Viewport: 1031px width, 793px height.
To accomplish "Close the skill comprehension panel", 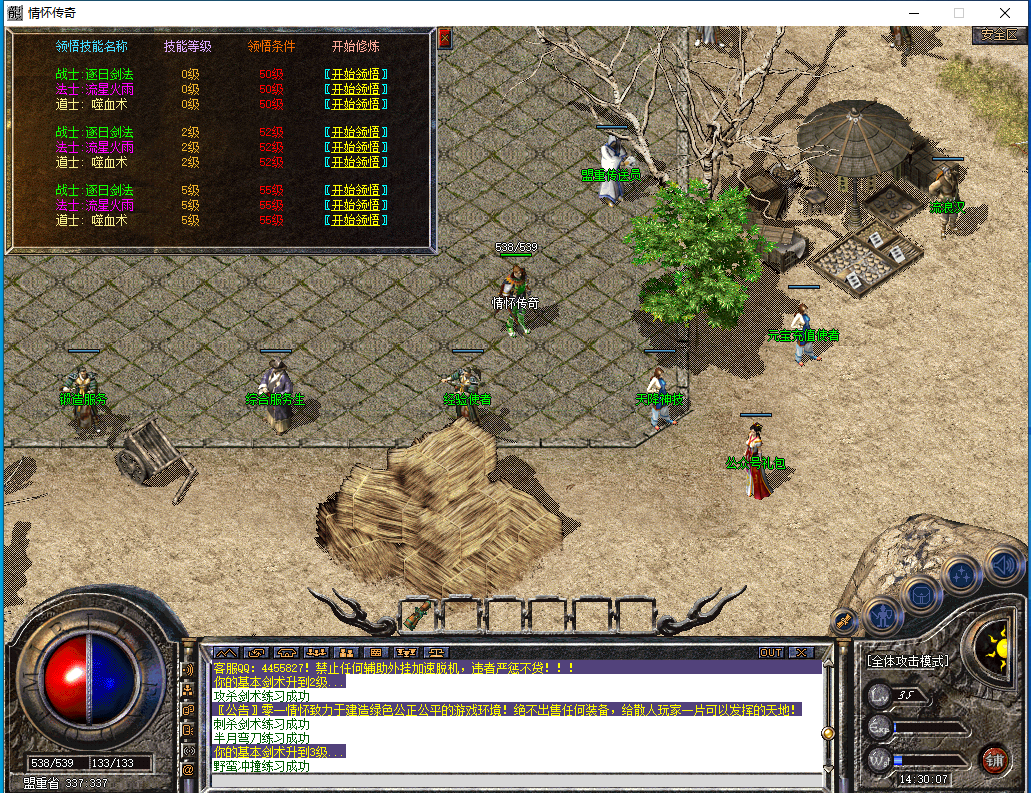I will (x=445, y=39).
